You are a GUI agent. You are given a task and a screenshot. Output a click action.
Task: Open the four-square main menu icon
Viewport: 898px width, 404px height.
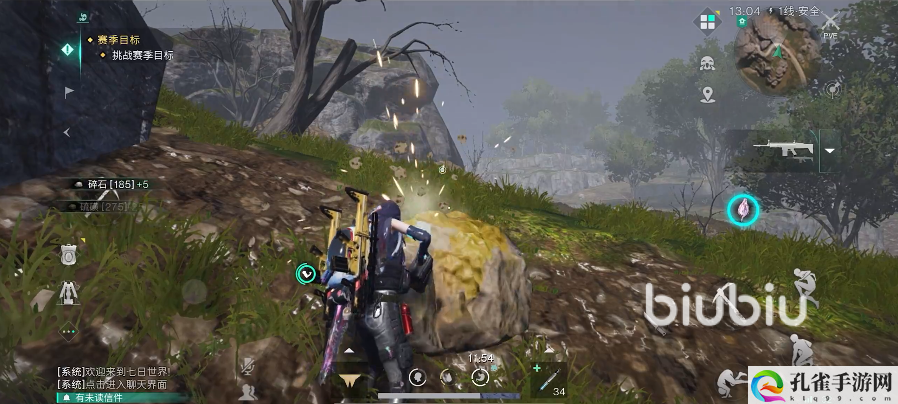[709, 21]
